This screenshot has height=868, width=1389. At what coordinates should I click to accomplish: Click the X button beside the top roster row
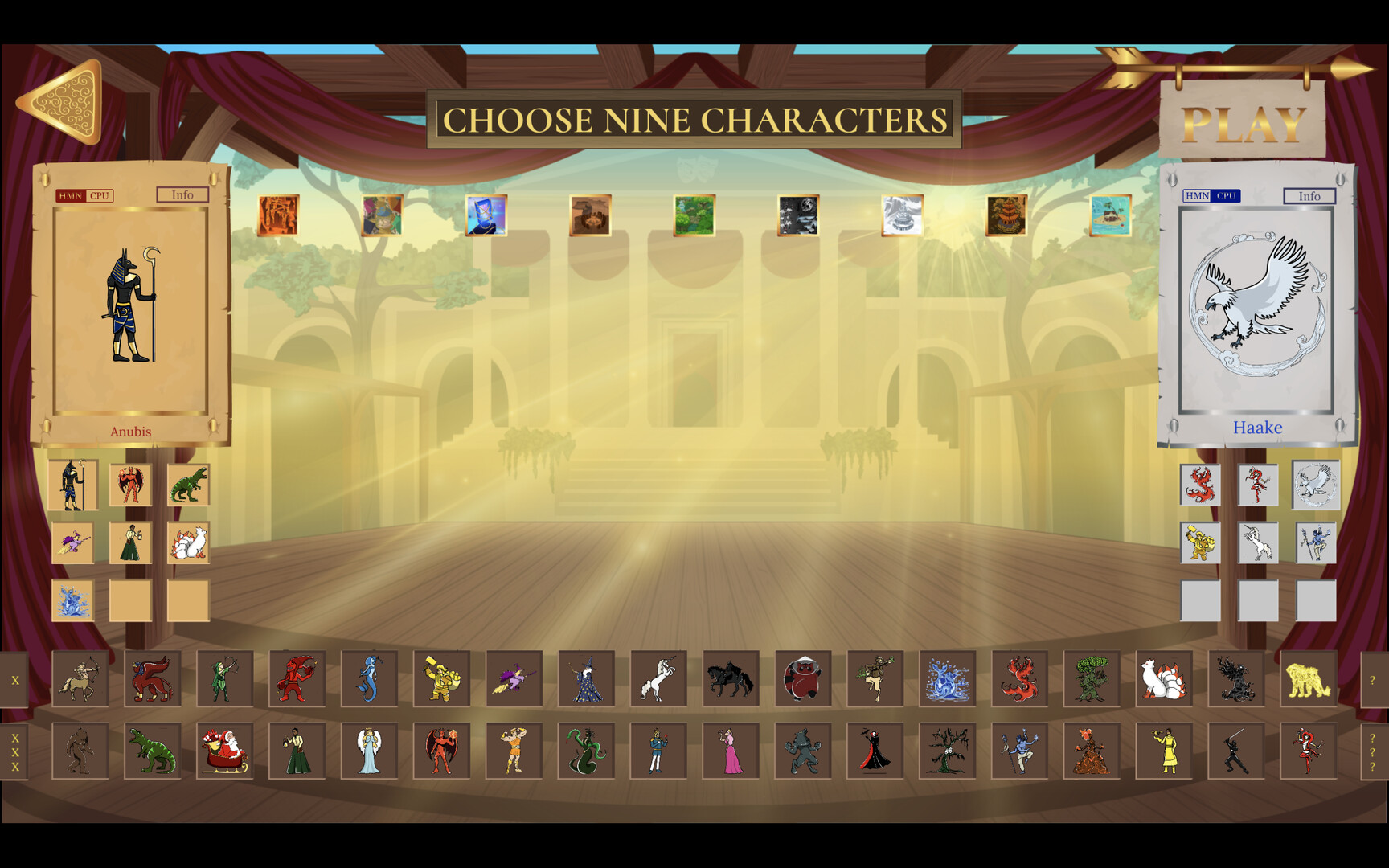pos(14,679)
